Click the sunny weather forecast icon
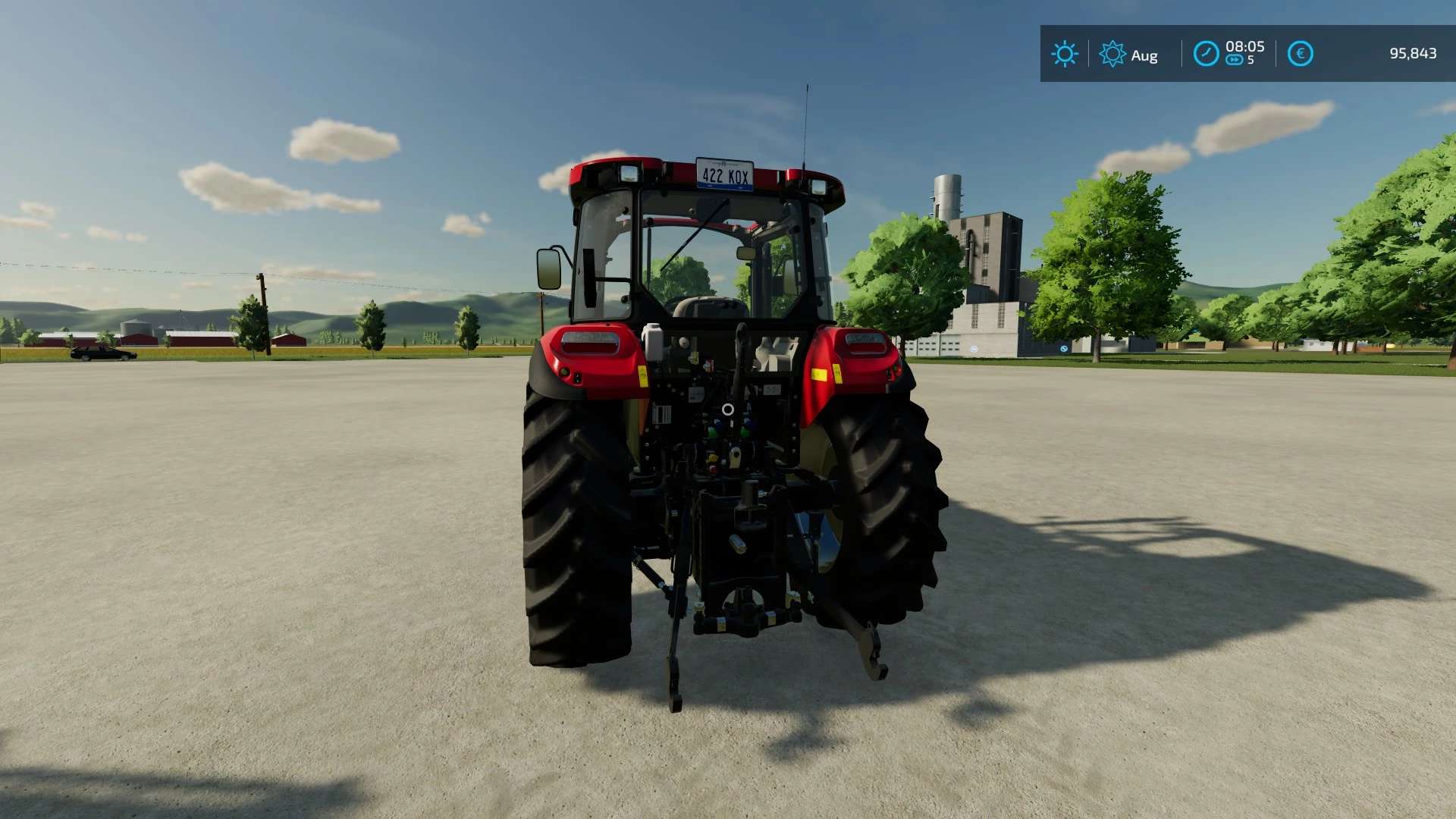 pos(1064,54)
